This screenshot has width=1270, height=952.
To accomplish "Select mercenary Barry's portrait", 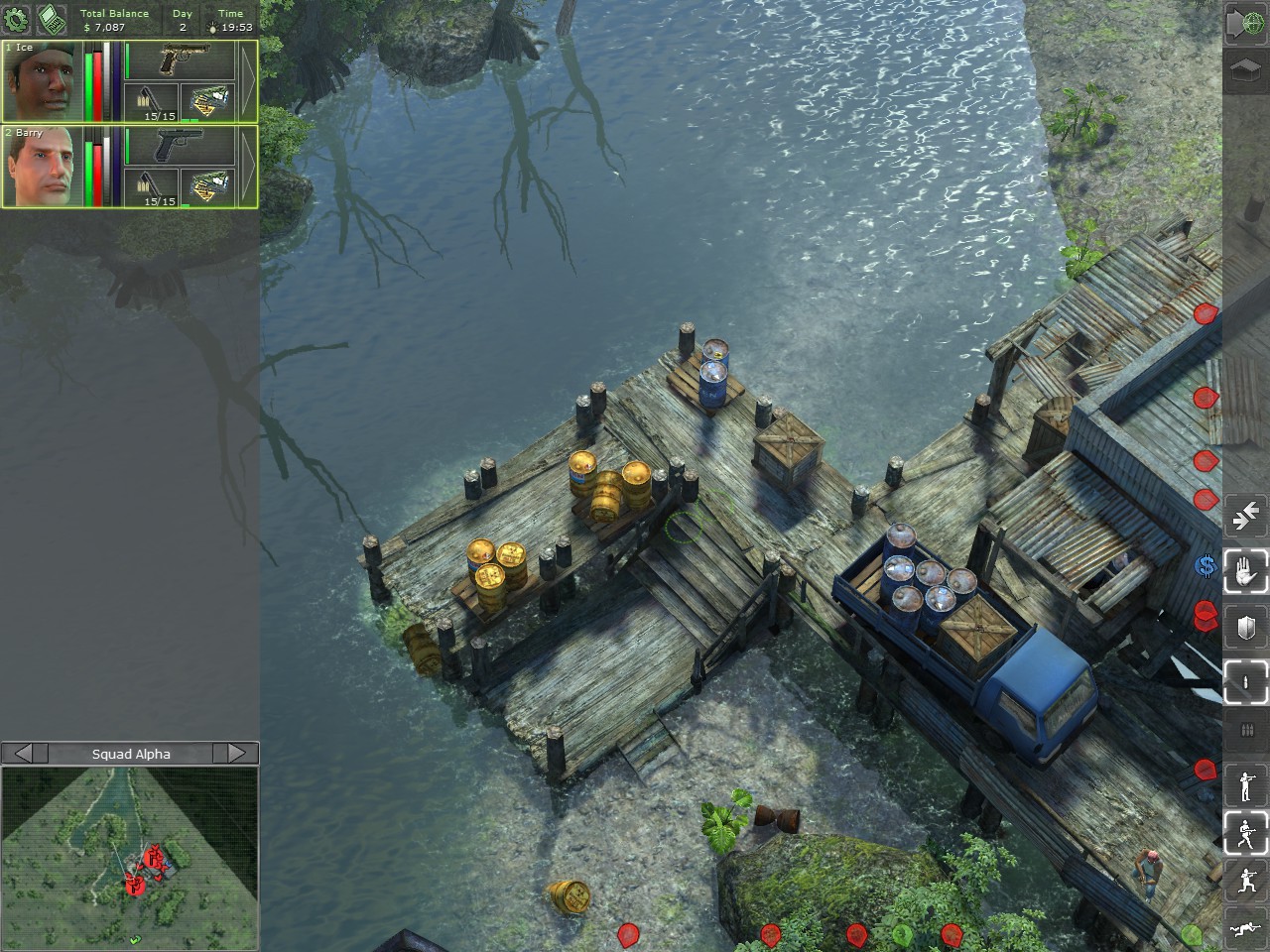I will 41,167.
